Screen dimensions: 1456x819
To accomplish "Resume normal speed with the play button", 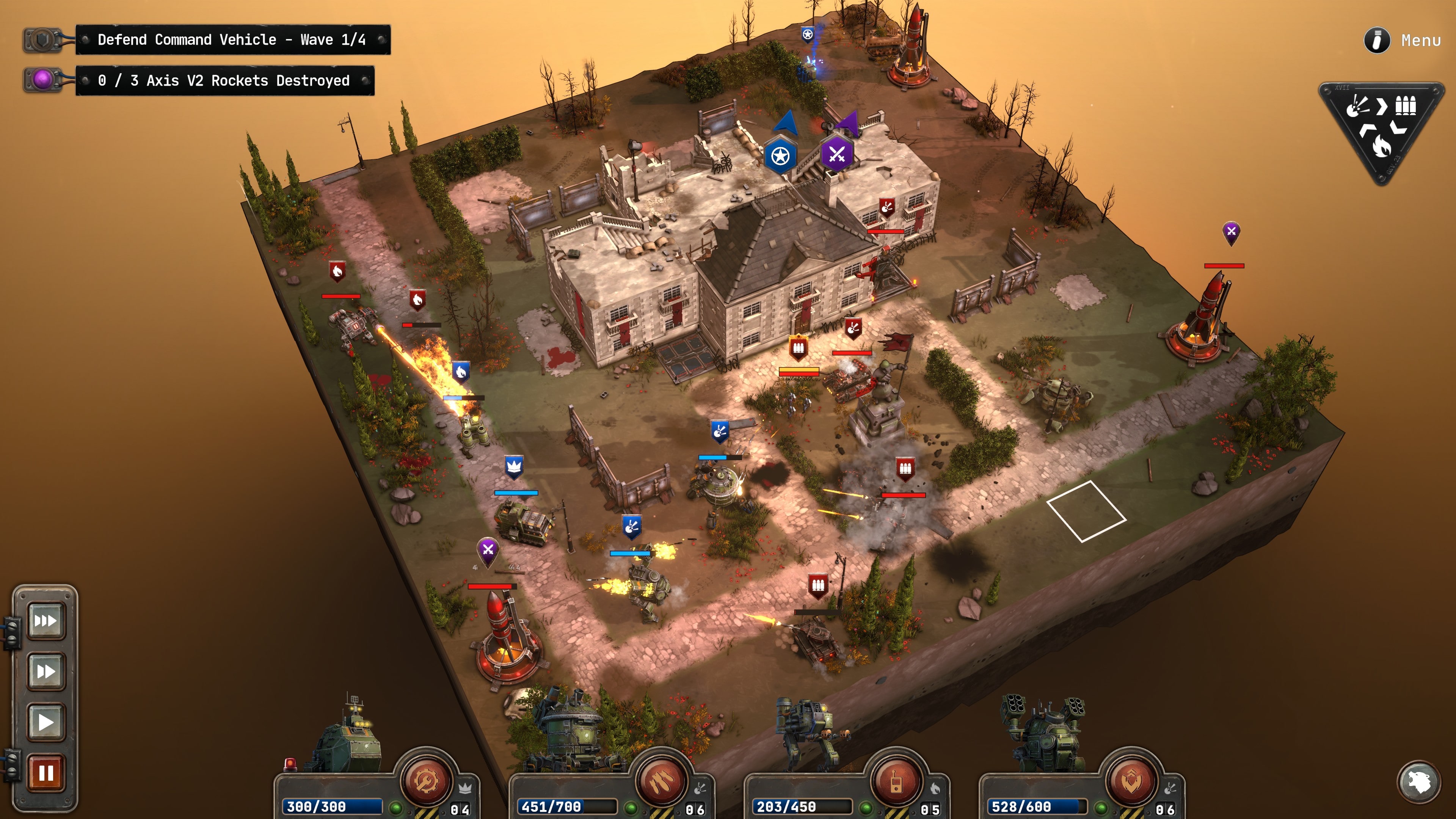I will 46,722.
